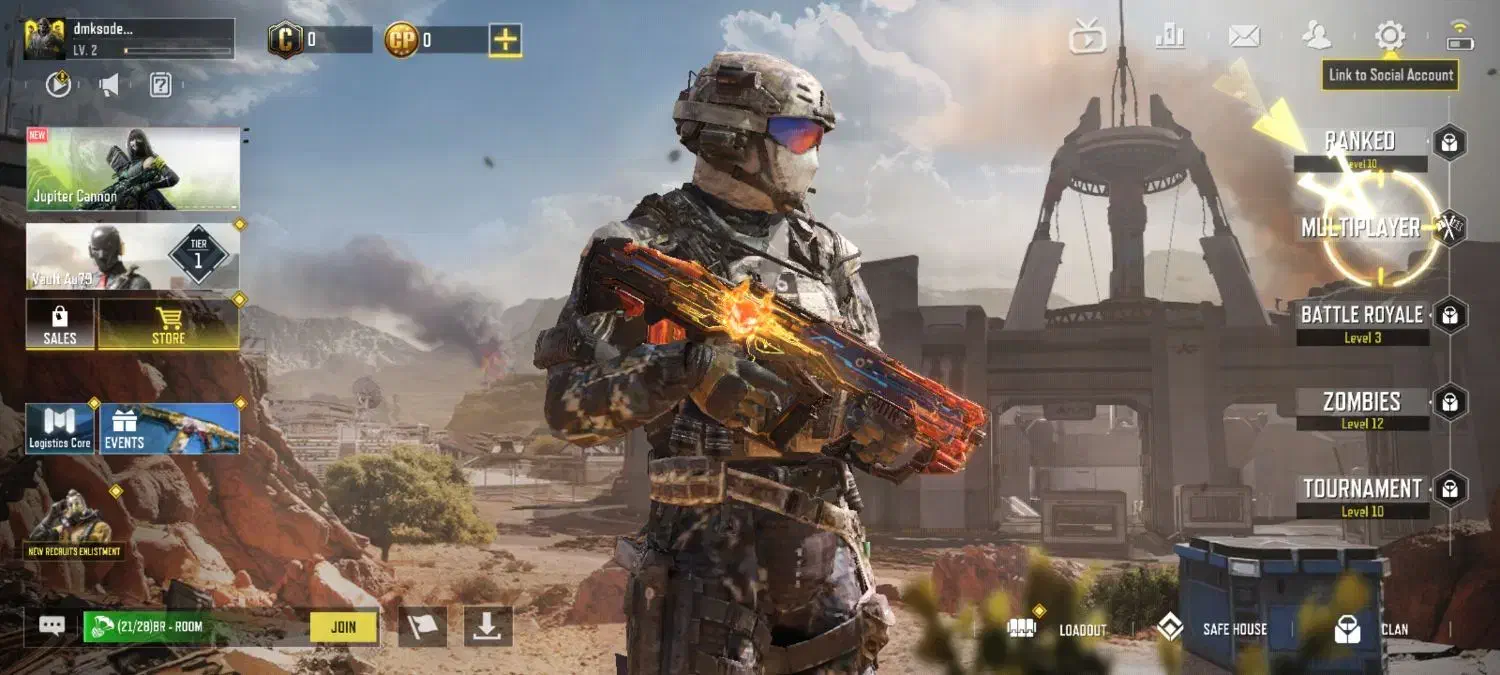Open the Clan menu

point(1372,629)
